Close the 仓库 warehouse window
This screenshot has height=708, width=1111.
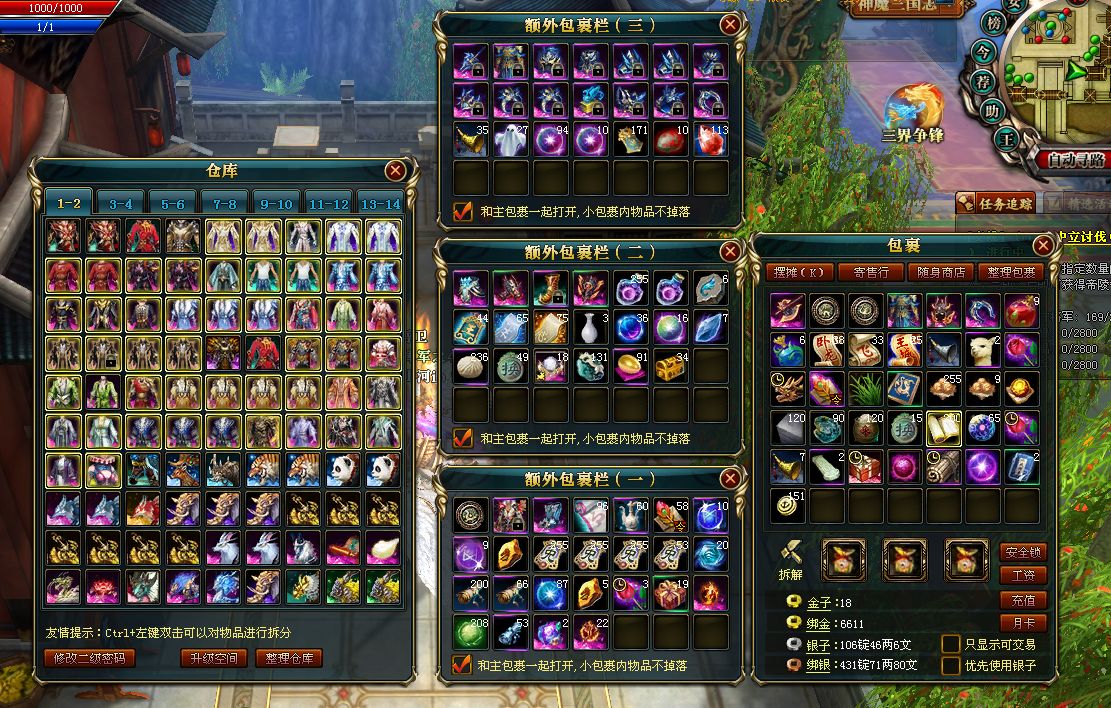click(396, 170)
